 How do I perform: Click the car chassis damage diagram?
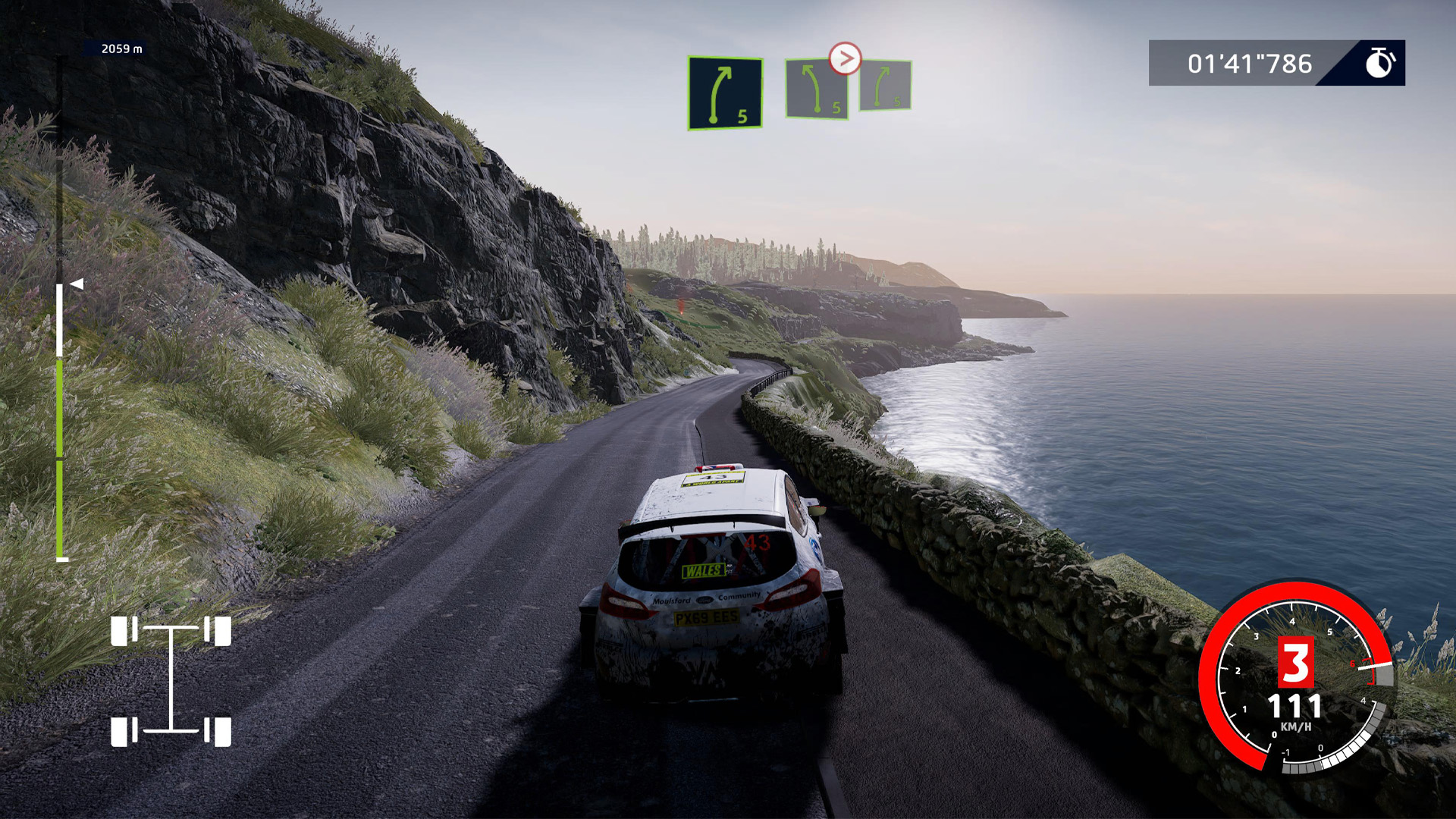(171, 681)
